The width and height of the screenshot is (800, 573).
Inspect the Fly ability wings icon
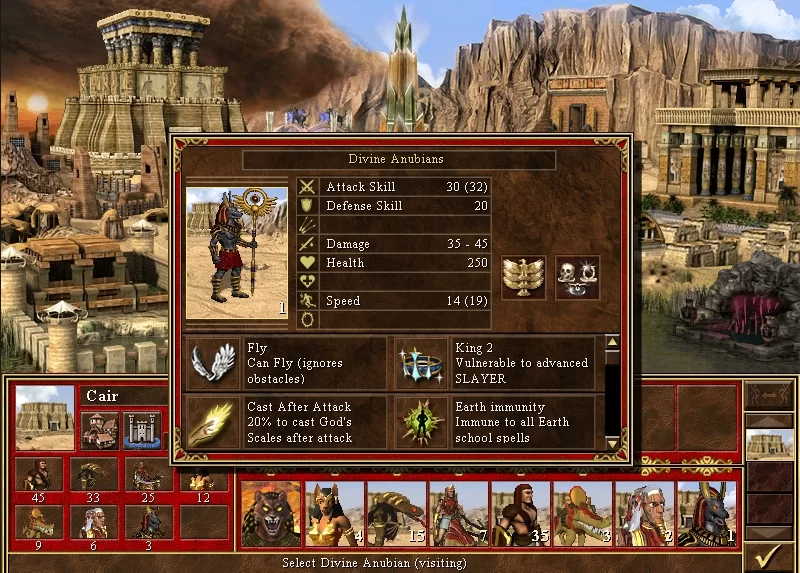[213, 362]
